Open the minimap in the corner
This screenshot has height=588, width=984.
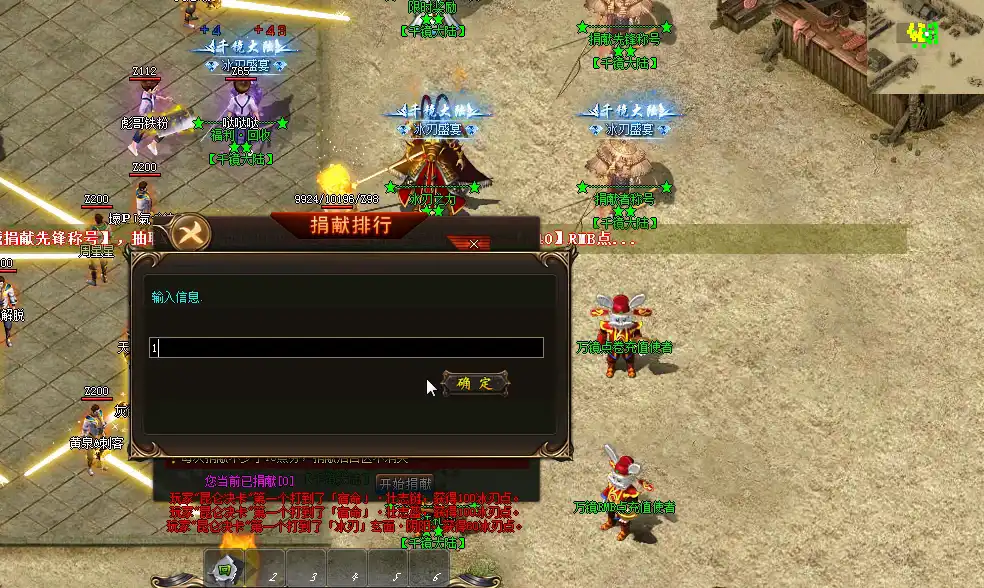click(x=925, y=46)
